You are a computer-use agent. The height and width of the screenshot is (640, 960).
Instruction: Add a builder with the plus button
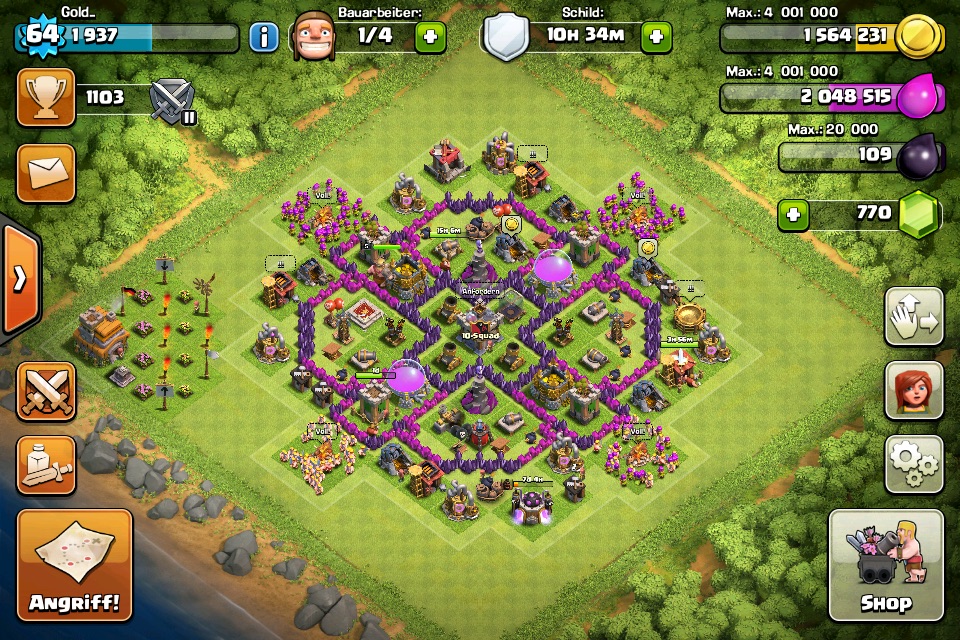pos(431,38)
